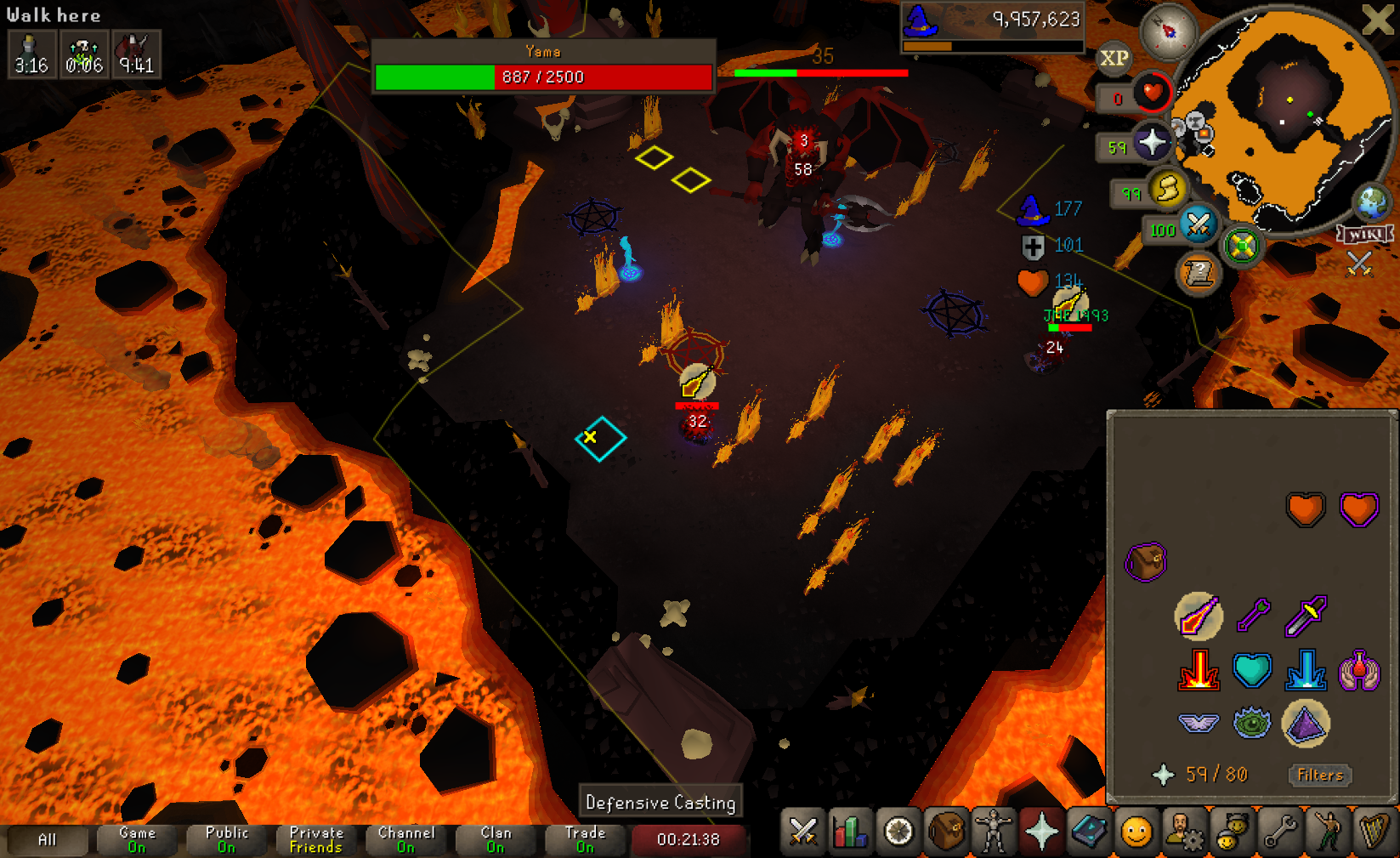Show the Worn Equipment tab
This screenshot has width=1400, height=858.
[x=993, y=832]
